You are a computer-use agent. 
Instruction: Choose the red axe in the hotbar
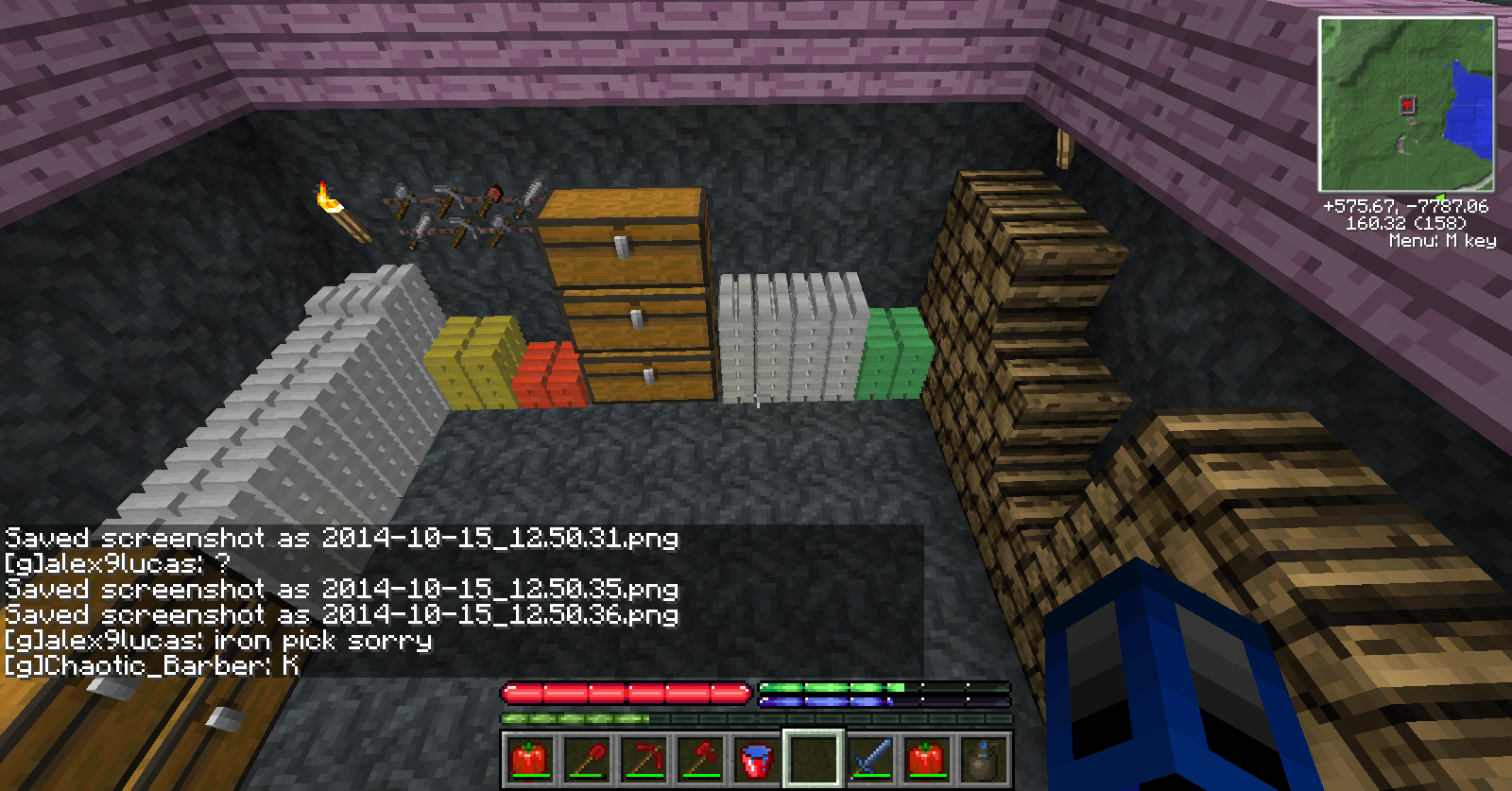[x=699, y=759]
